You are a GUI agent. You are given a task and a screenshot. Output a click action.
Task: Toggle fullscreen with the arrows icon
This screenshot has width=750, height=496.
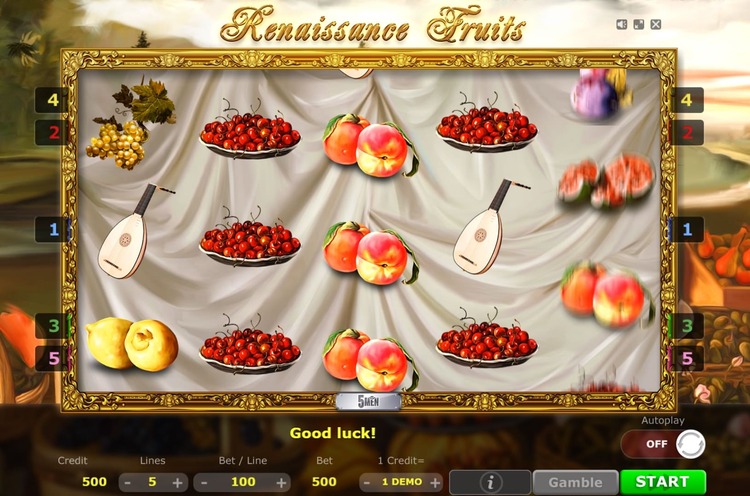point(639,24)
